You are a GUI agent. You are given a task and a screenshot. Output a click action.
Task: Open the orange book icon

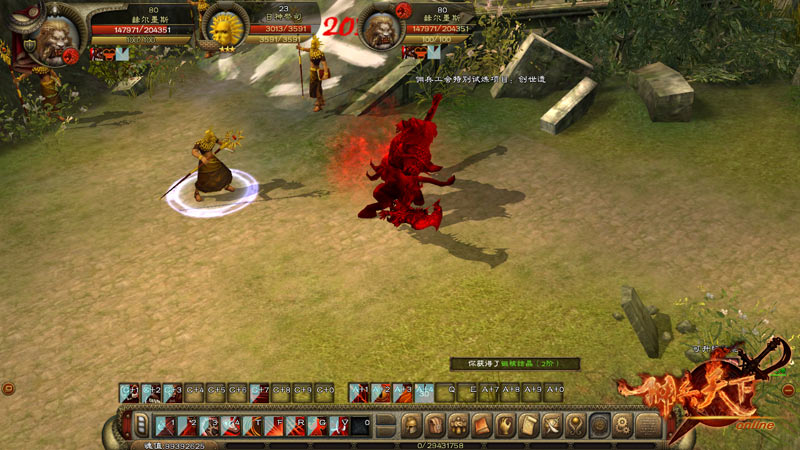[x=481, y=426]
